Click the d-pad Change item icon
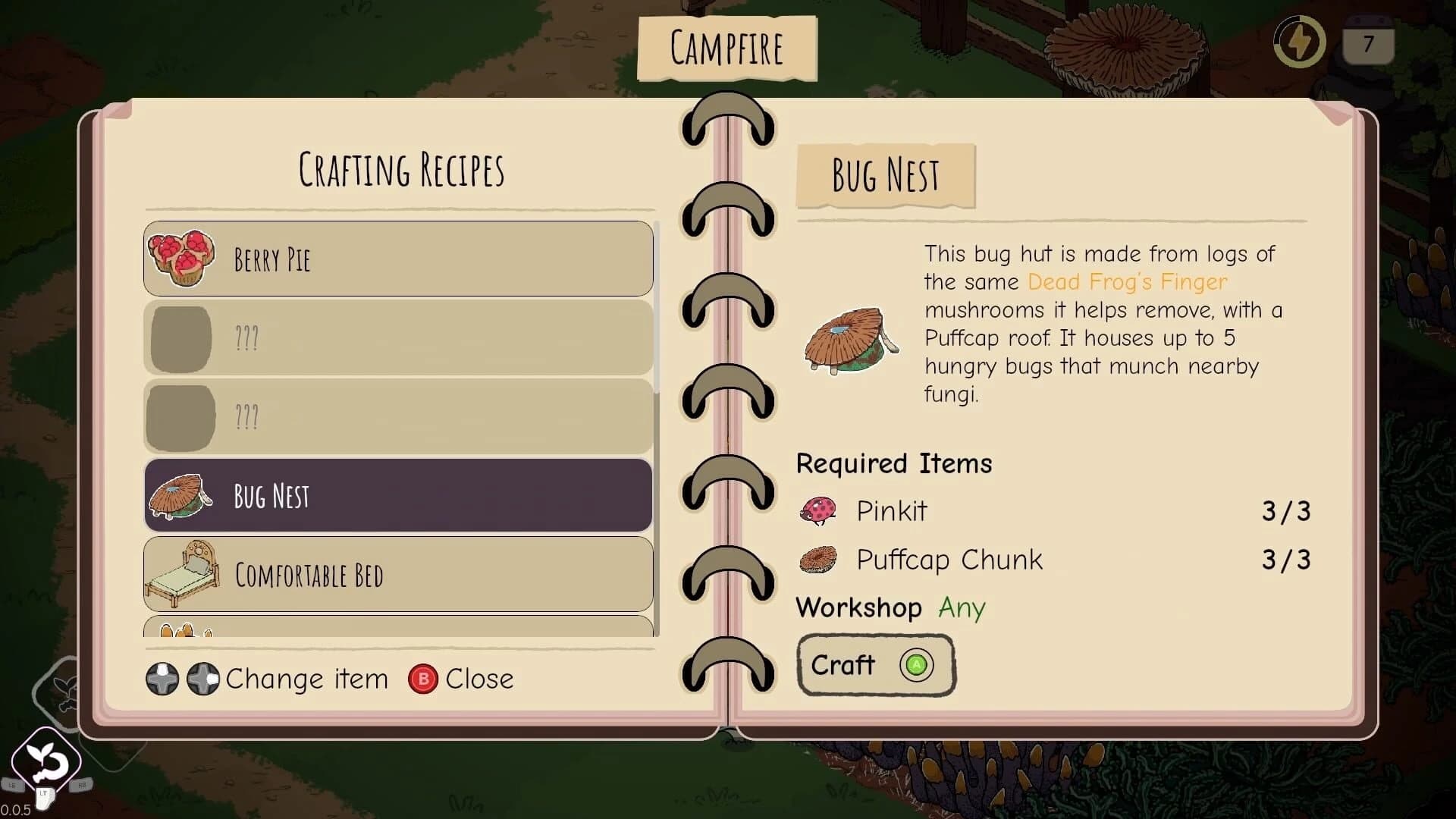The height and width of the screenshot is (819, 1456). point(182,679)
